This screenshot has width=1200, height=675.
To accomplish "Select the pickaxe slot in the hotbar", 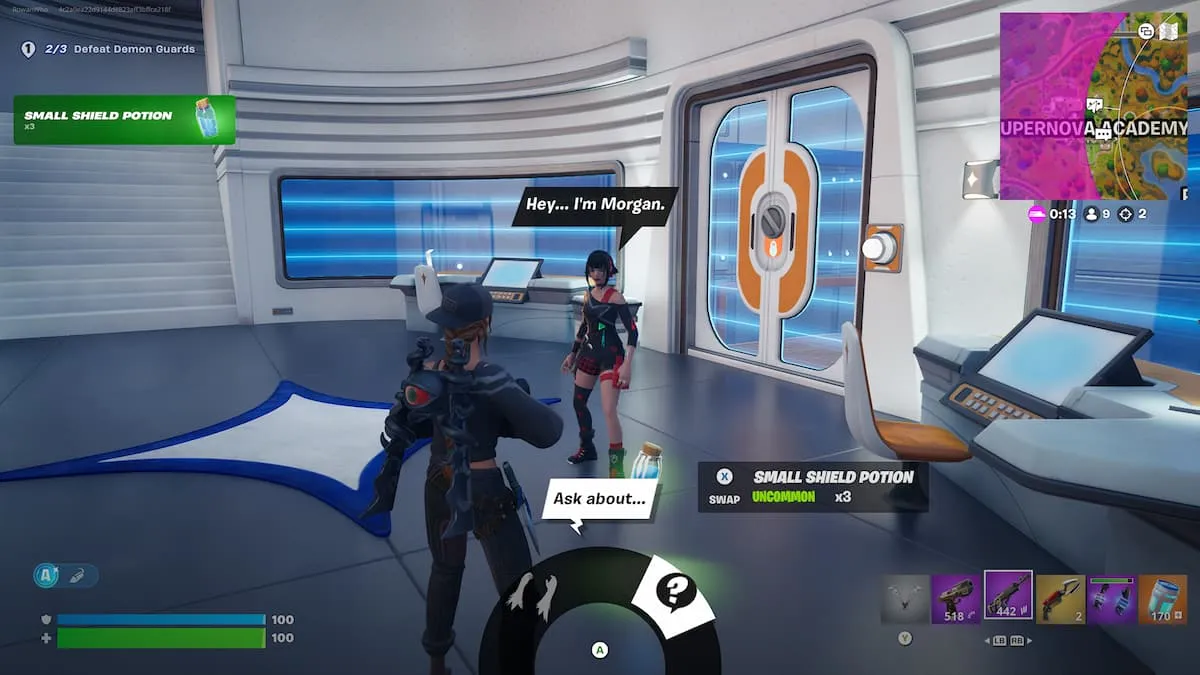I will (x=904, y=599).
